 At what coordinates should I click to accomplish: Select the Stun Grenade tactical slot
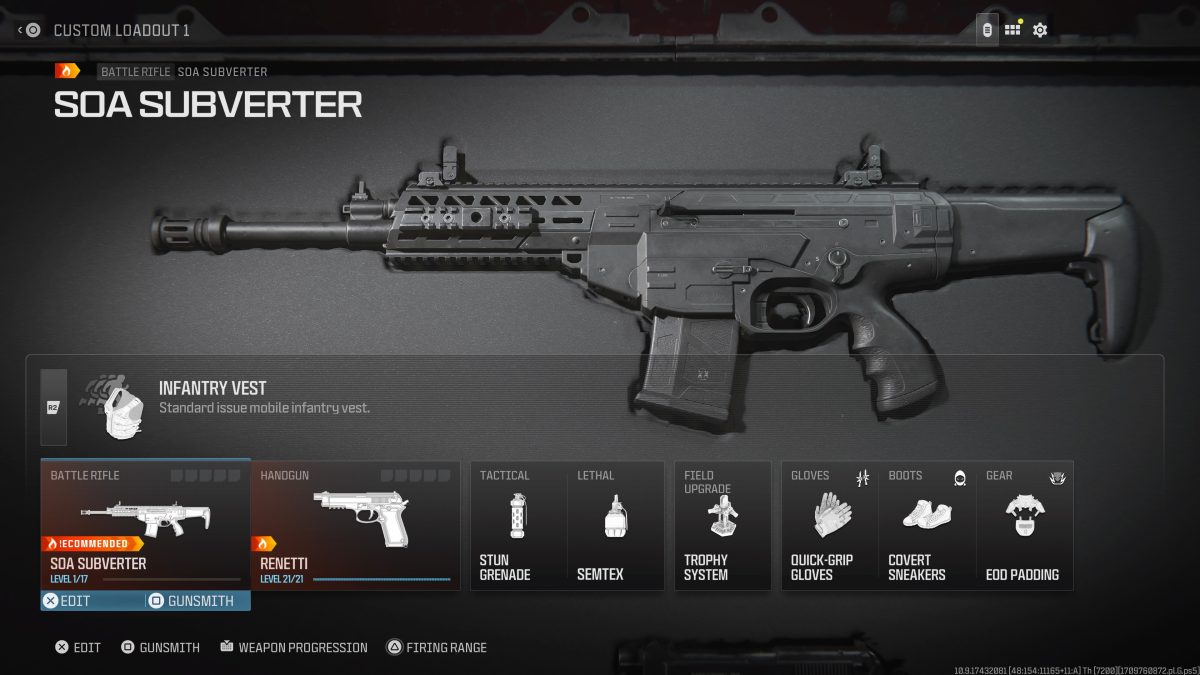[x=518, y=525]
